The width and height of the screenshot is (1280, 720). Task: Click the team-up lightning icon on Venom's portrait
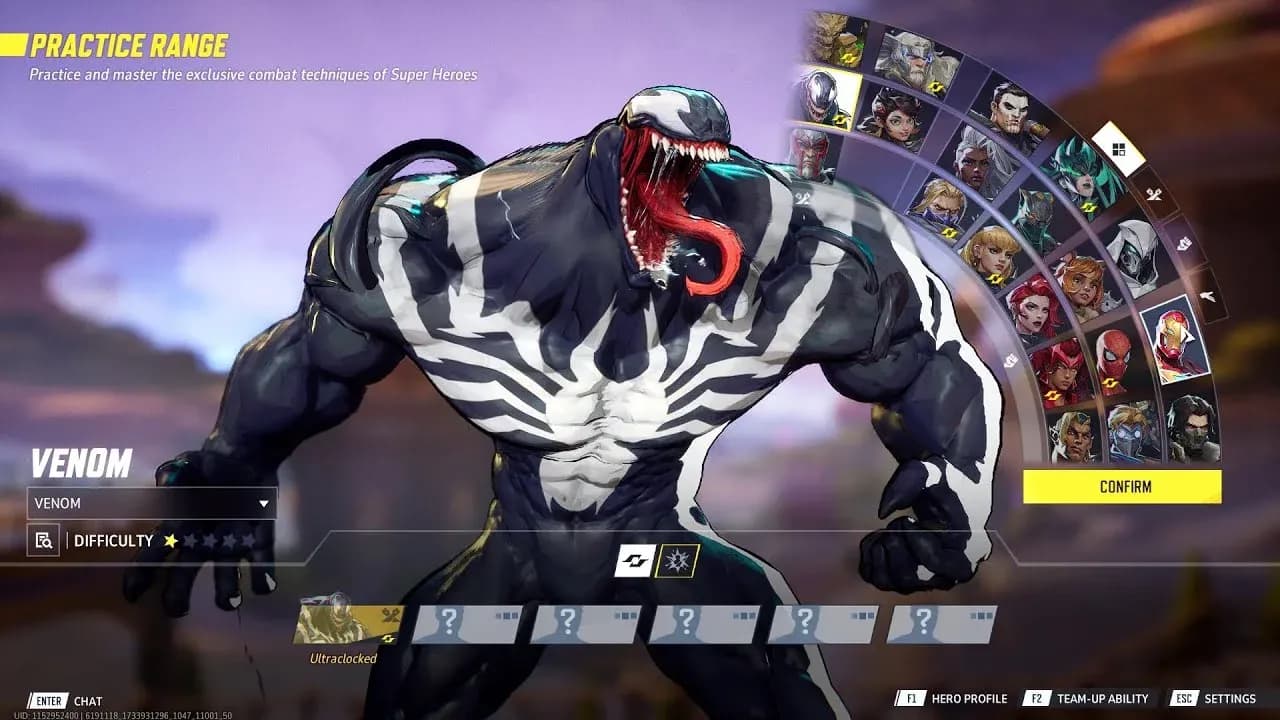[x=840, y=120]
